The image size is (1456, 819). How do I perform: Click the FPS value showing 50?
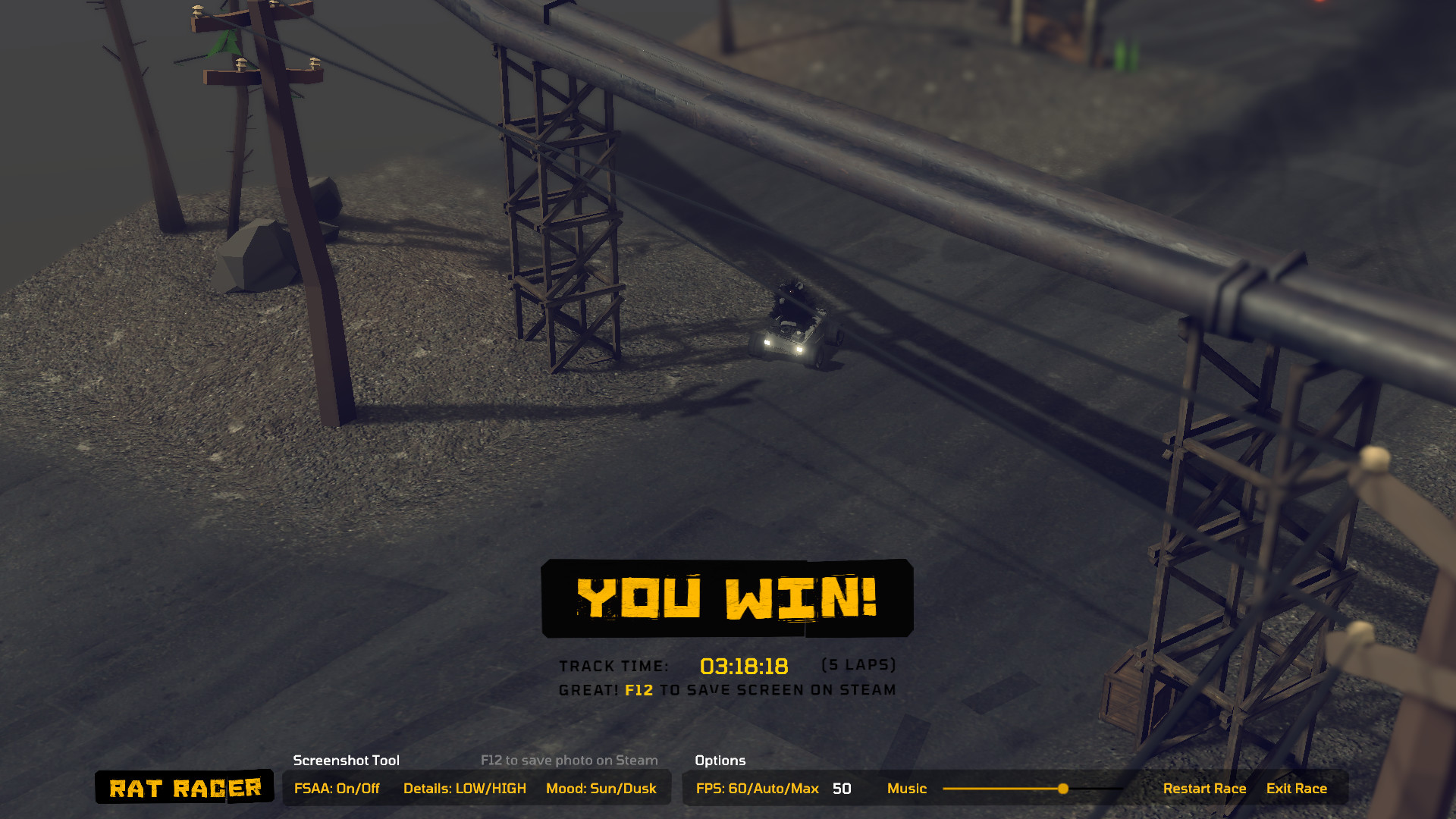click(840, 789)
